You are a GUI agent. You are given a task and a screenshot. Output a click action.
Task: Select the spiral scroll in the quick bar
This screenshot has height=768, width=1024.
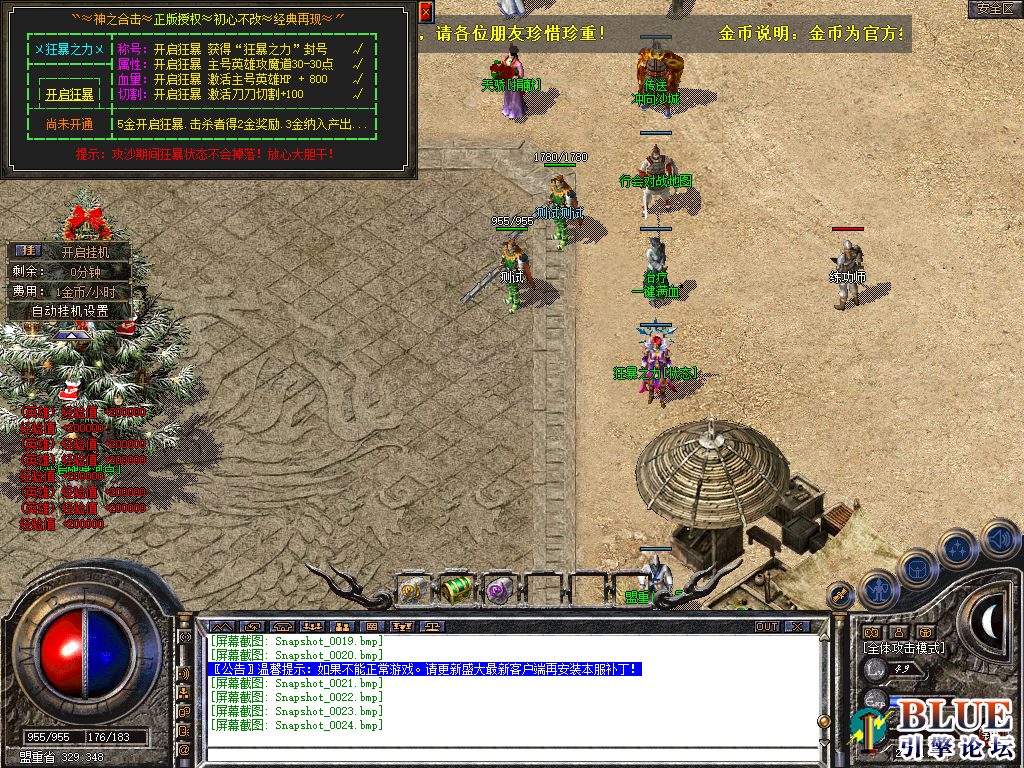click(x=412, y=590)
